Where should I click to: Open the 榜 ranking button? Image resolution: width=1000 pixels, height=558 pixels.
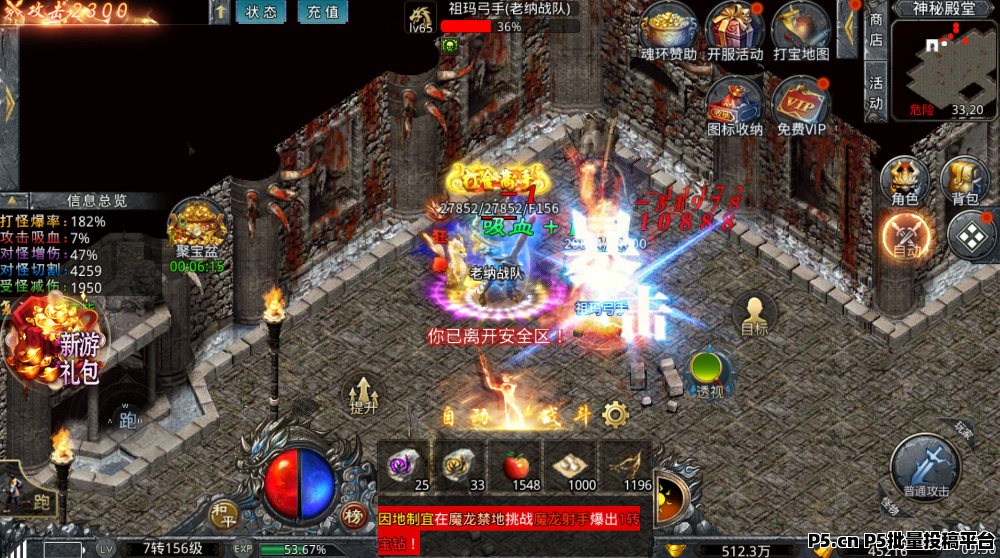pos(353,515)
